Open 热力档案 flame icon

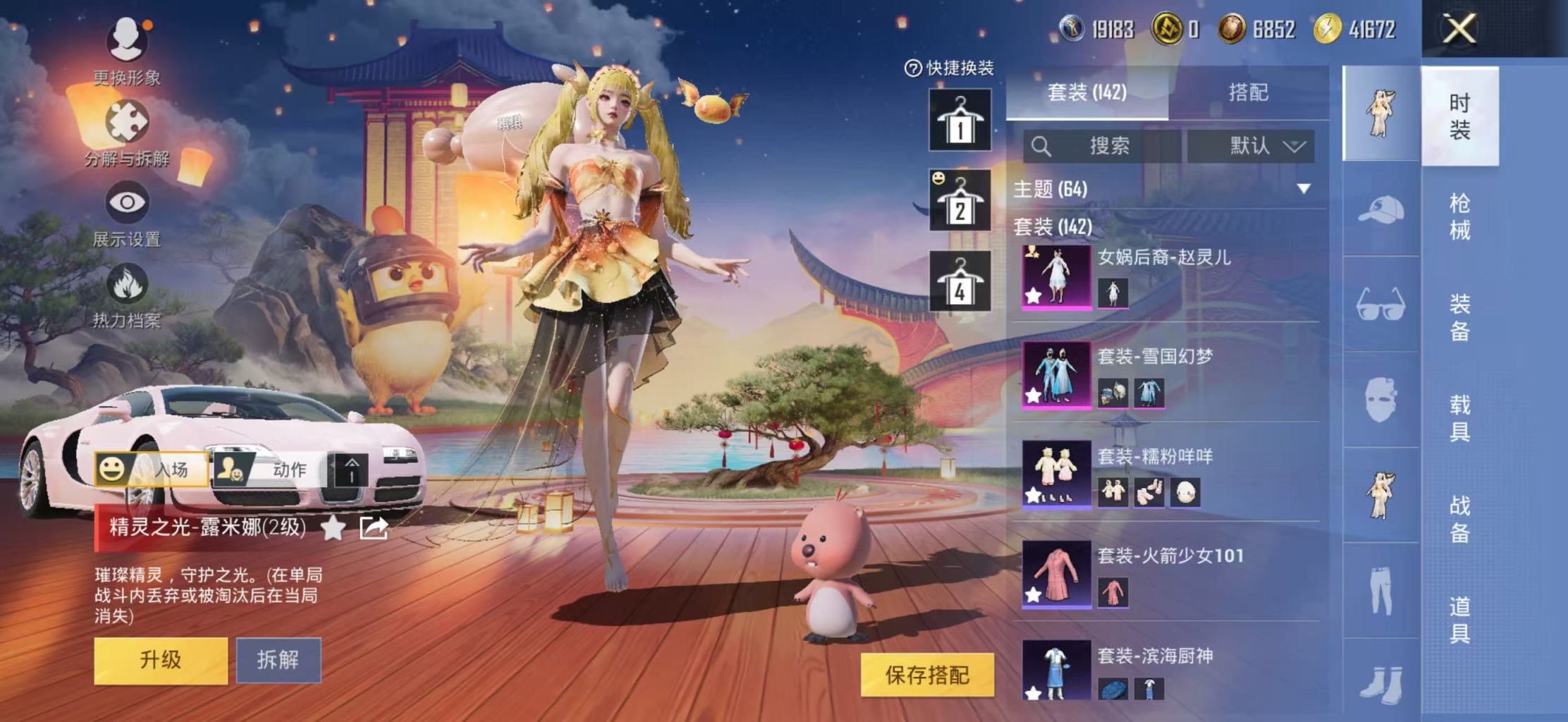pos(127,286)
